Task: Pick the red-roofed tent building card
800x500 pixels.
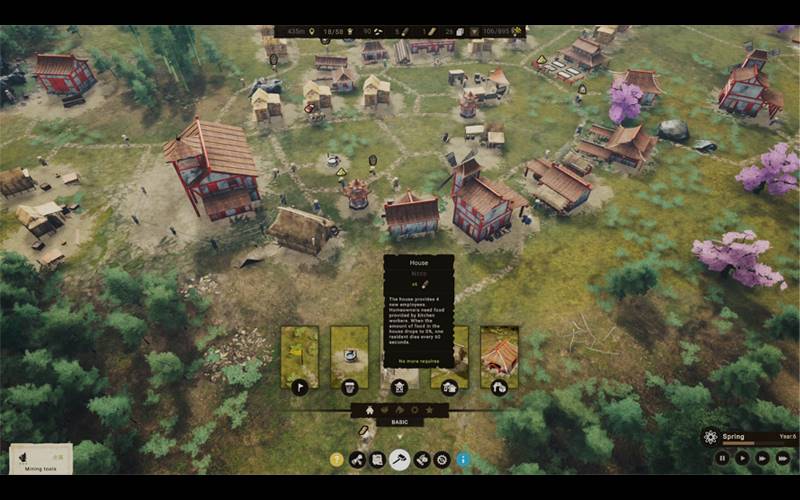Action: tap(499, 357)
